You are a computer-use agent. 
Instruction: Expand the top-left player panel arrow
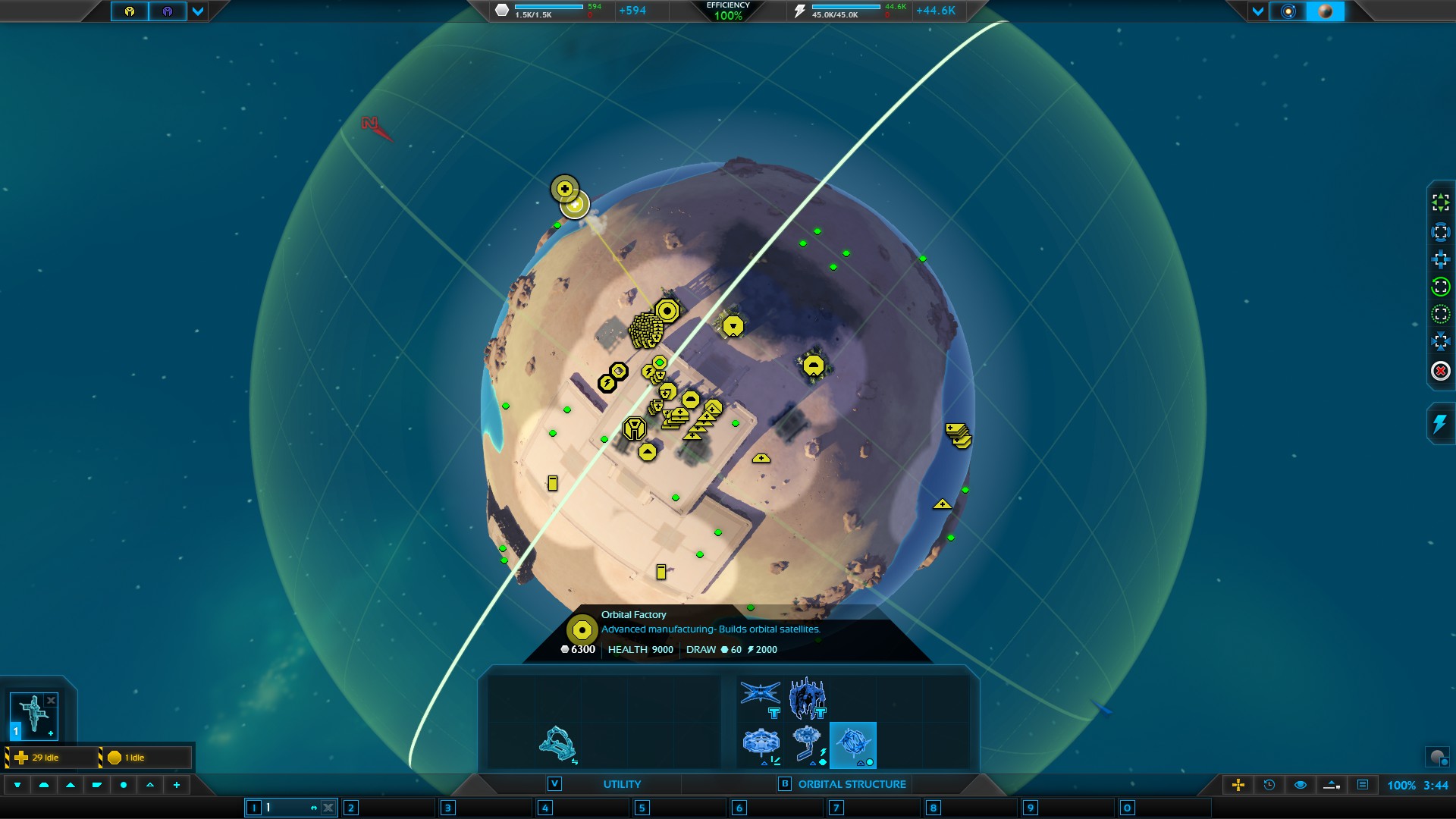click(x=198, y=11)
